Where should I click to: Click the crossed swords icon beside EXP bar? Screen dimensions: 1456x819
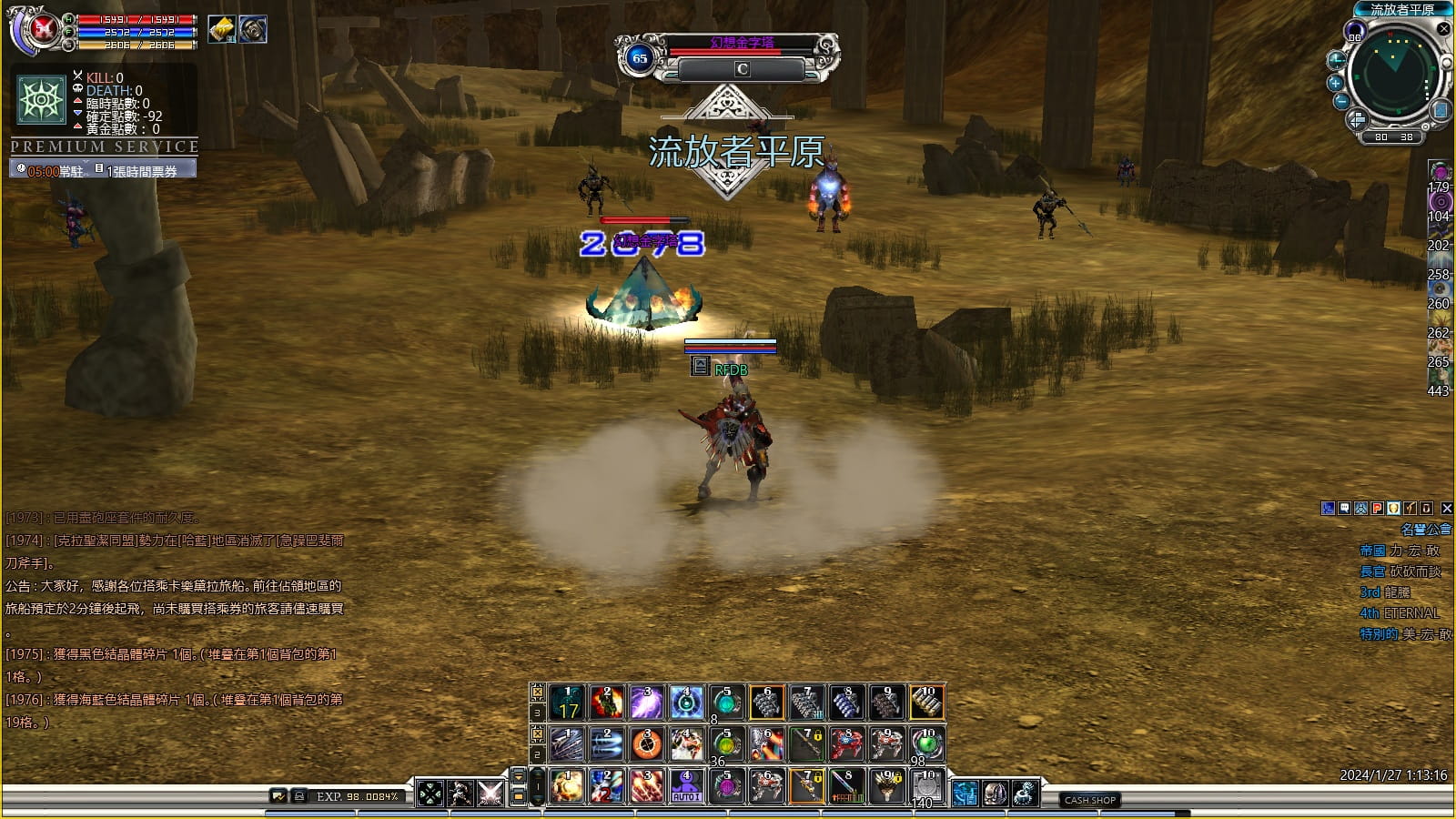pyautogui.click(x=490, y=794)
